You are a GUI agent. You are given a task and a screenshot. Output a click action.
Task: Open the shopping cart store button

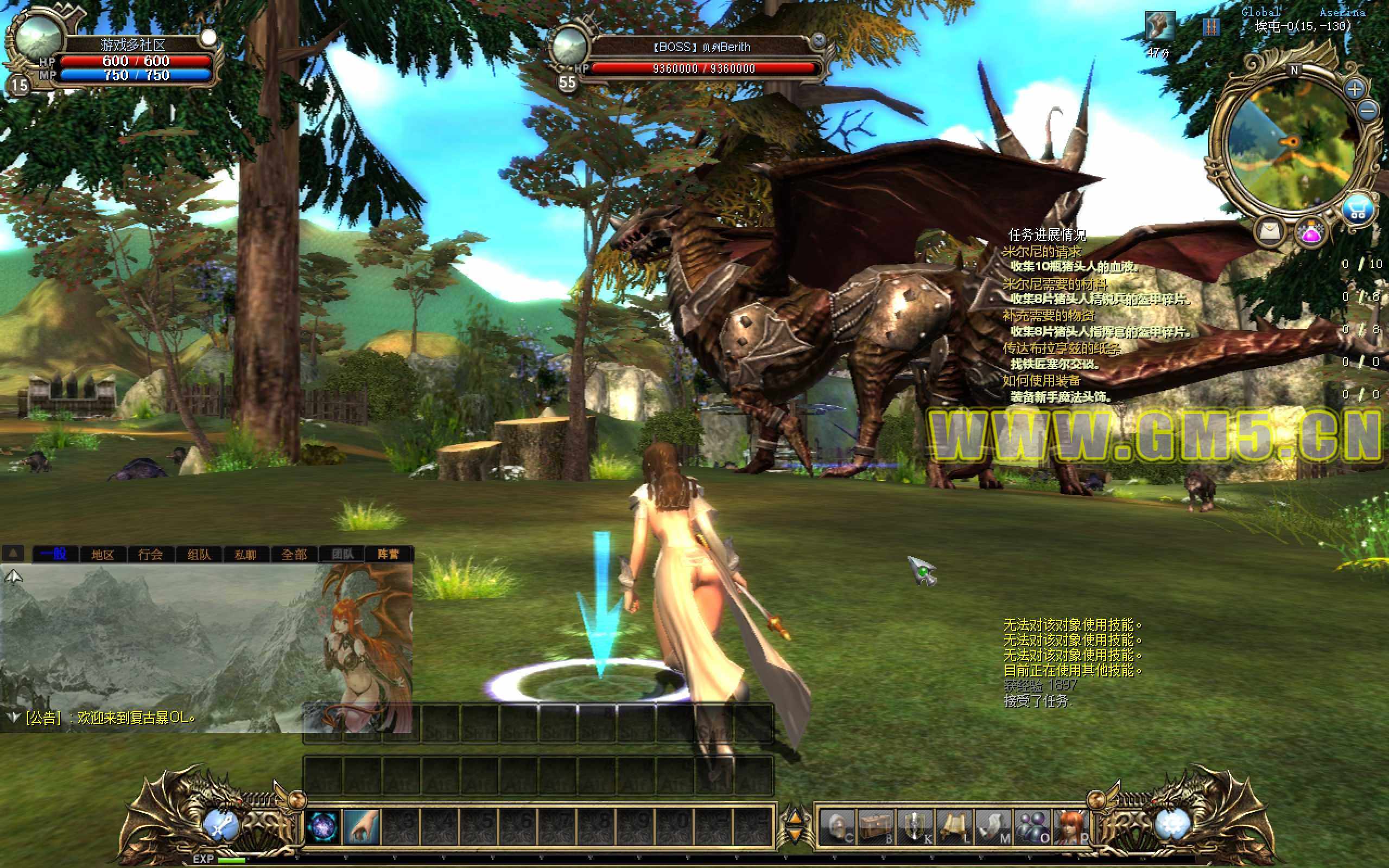point(1358,210)
